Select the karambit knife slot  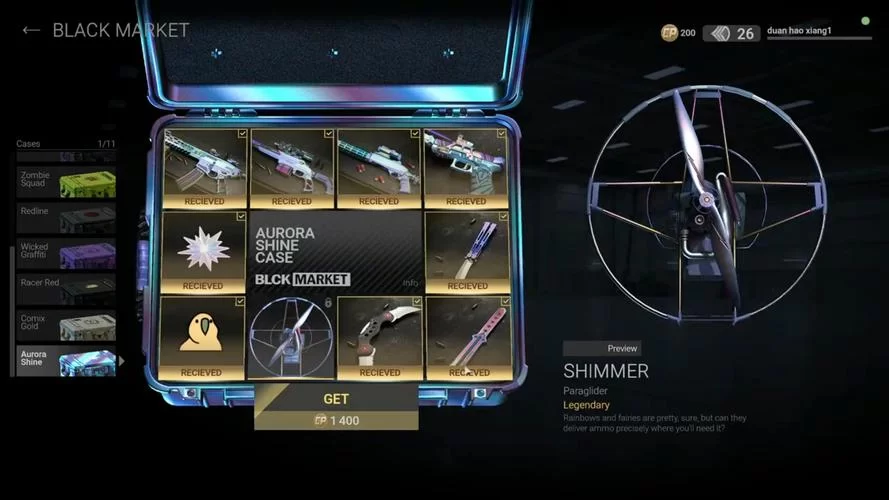tap(379, 337)
